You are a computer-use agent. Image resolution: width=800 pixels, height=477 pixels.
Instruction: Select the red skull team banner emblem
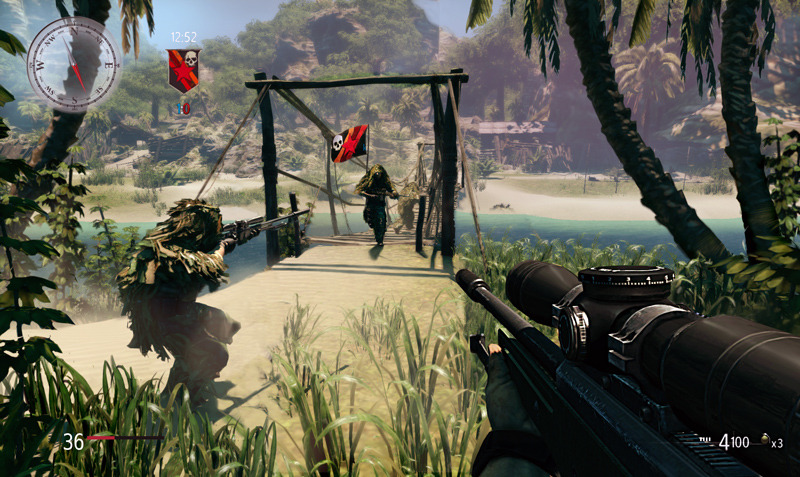click(x=183, y=69)
